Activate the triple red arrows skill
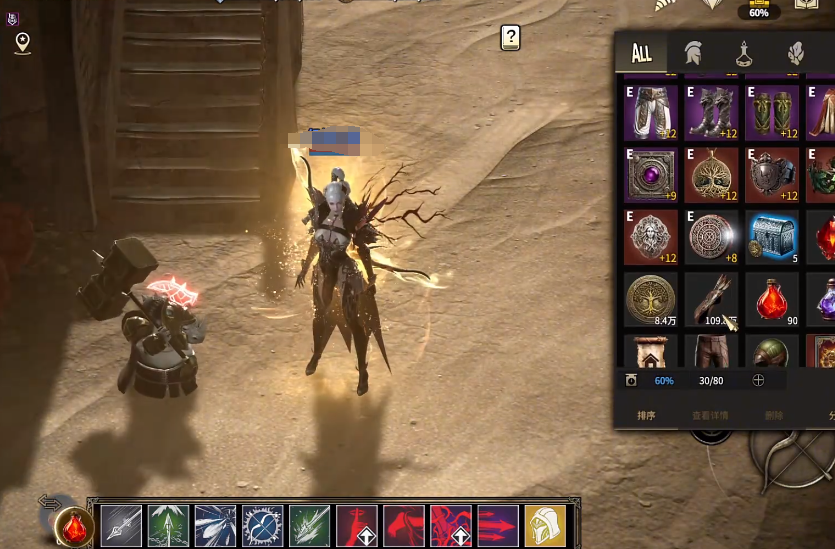 click(497, 525)
